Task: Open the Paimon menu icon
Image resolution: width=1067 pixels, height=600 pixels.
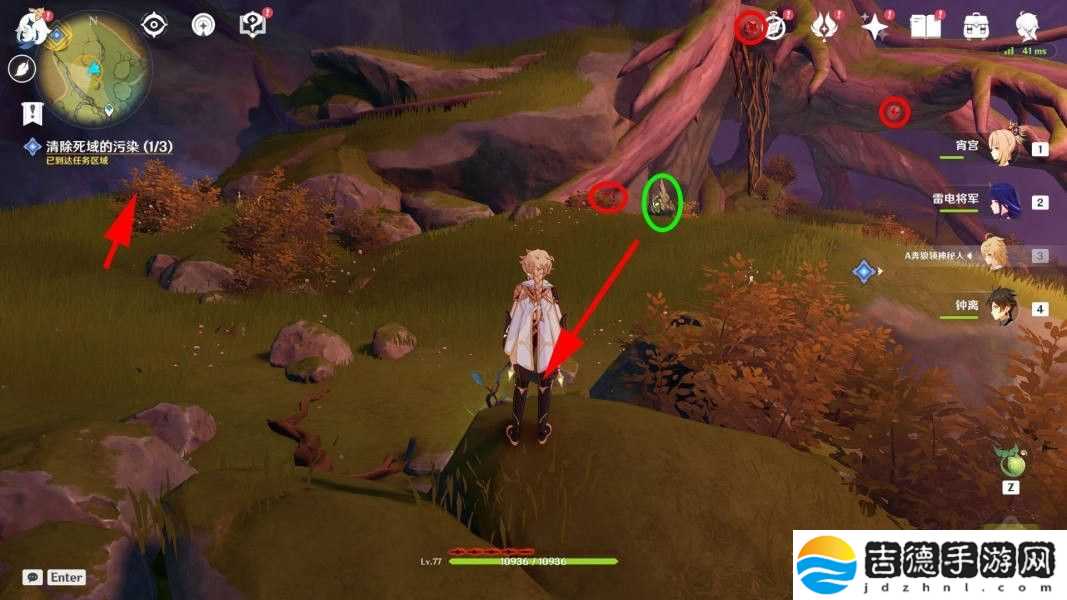Action: [26, 27]
